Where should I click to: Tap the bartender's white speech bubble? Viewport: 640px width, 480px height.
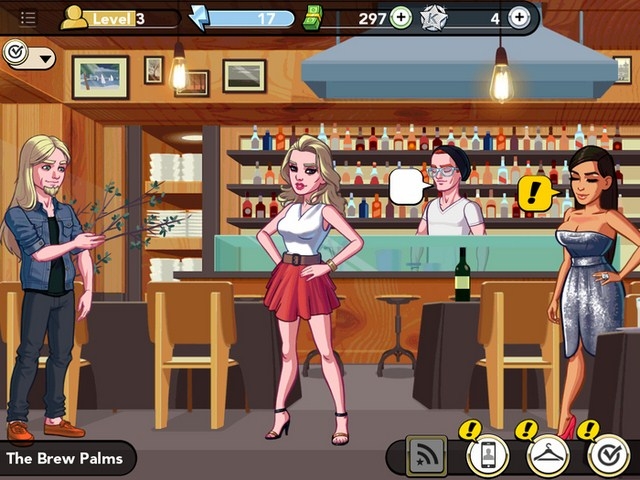tap(407, 187)
